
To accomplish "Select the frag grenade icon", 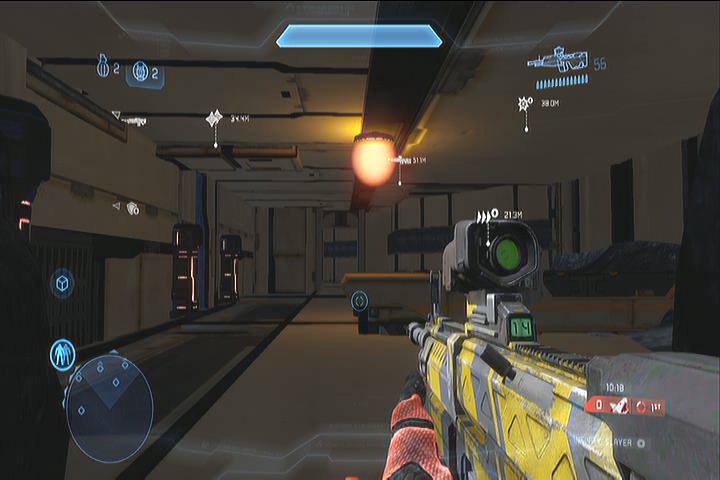I will coord(102,67).
